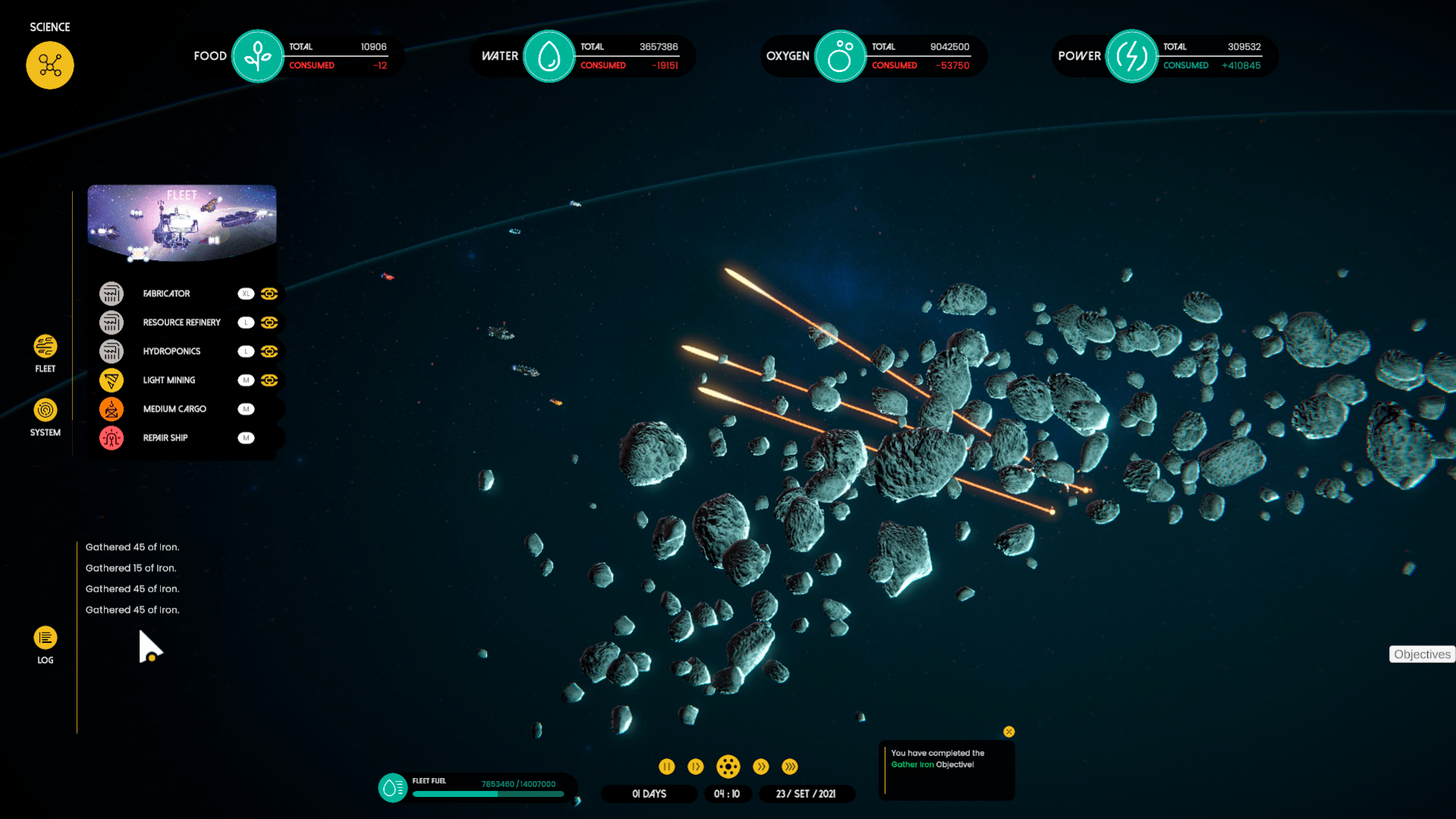This screenshot has height=819, width=1456.
Task: Pick the Medium Cargo ship
Action: (x=174, y=409)
